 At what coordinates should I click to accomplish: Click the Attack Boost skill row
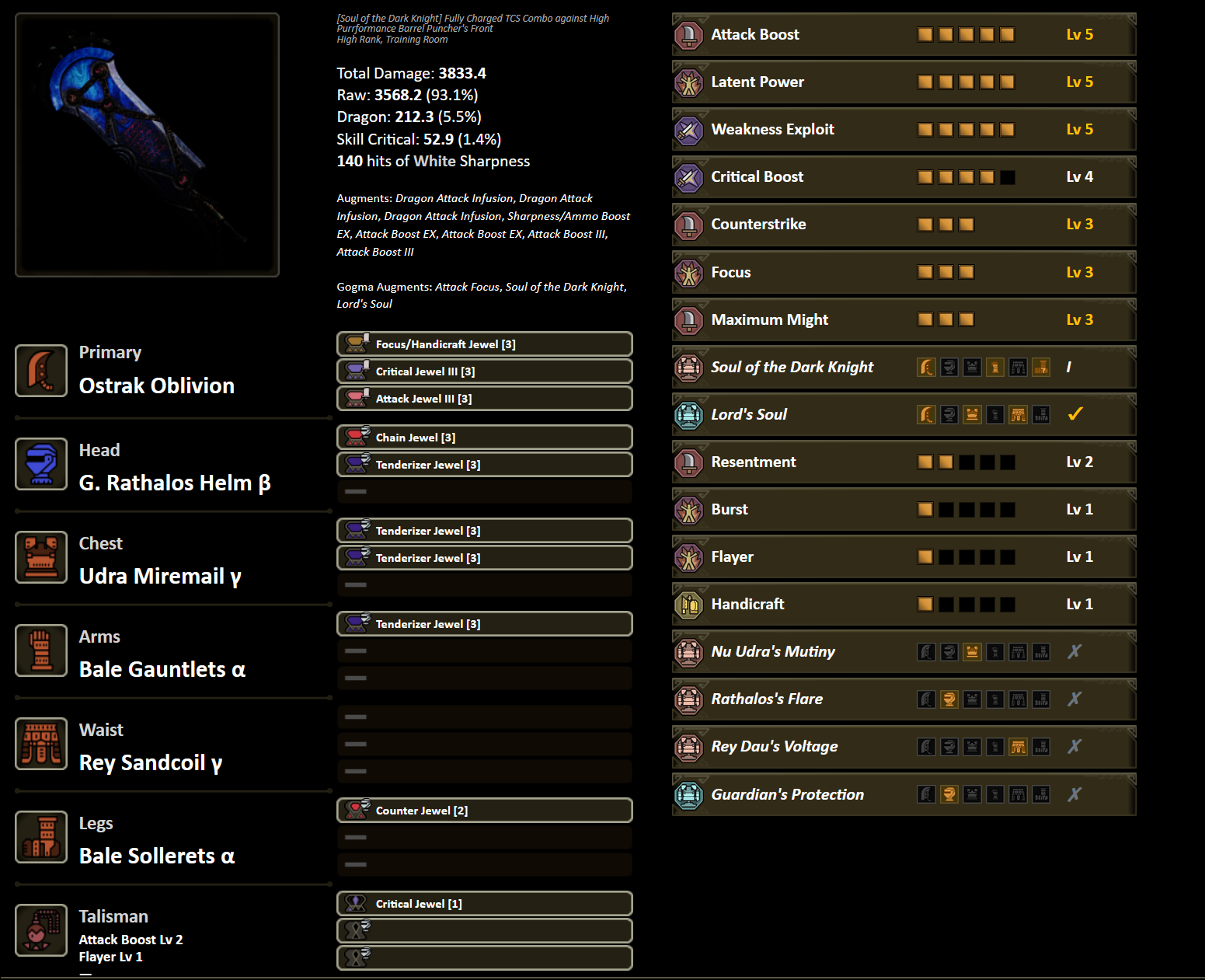coord(903,34)
